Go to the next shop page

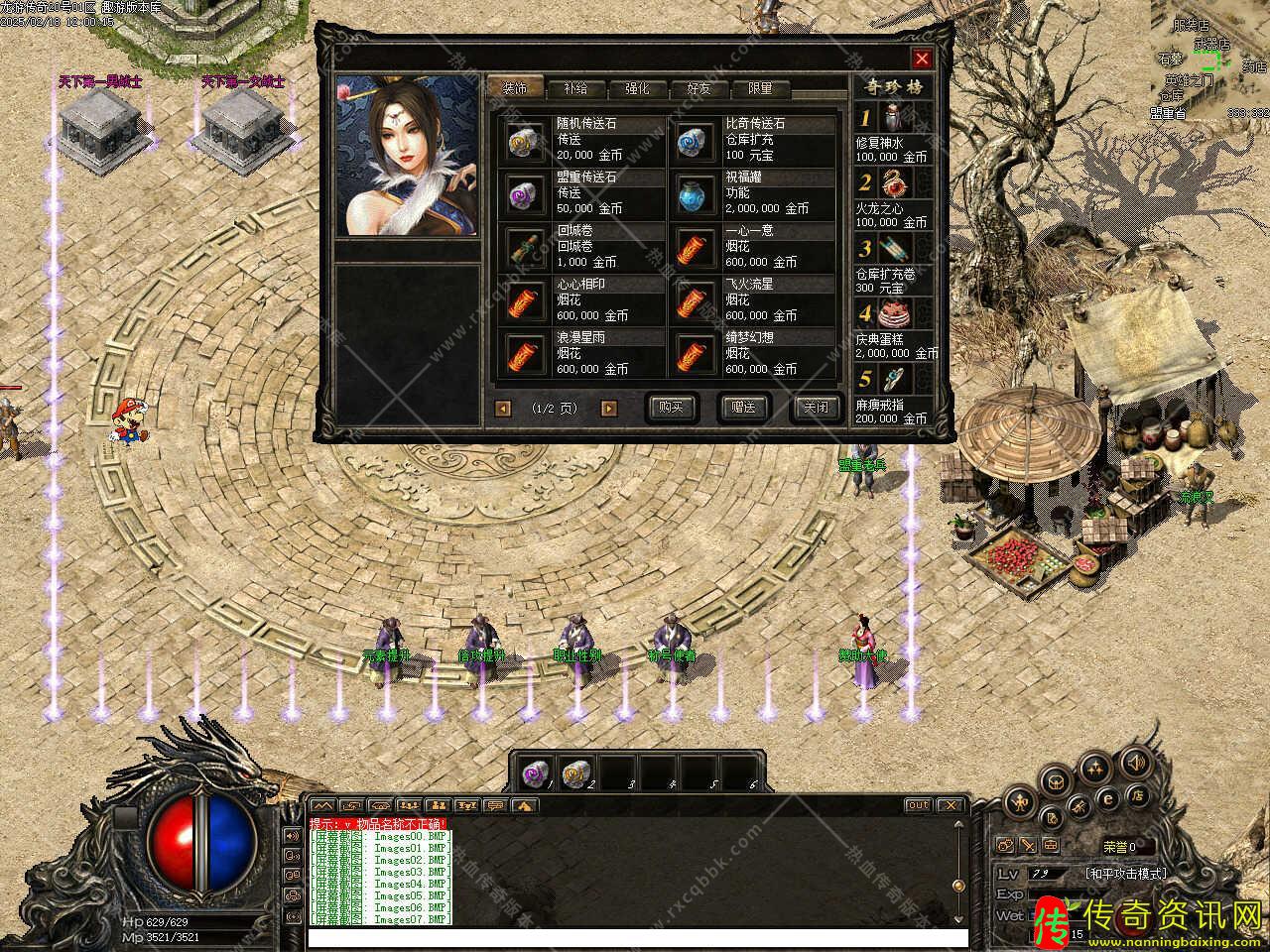609,408
